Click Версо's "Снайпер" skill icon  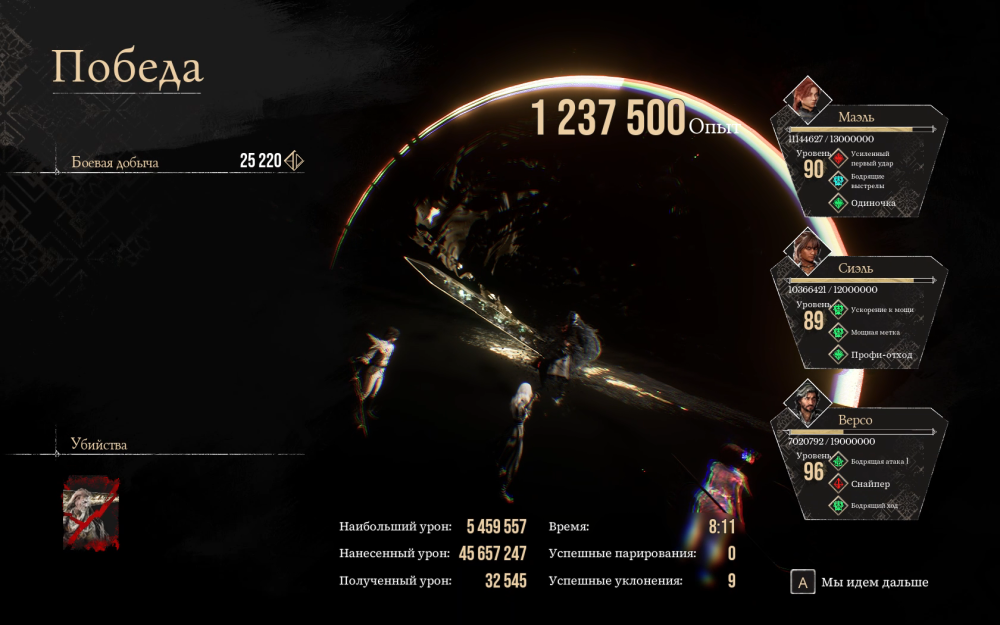click(x=838, y=483)
